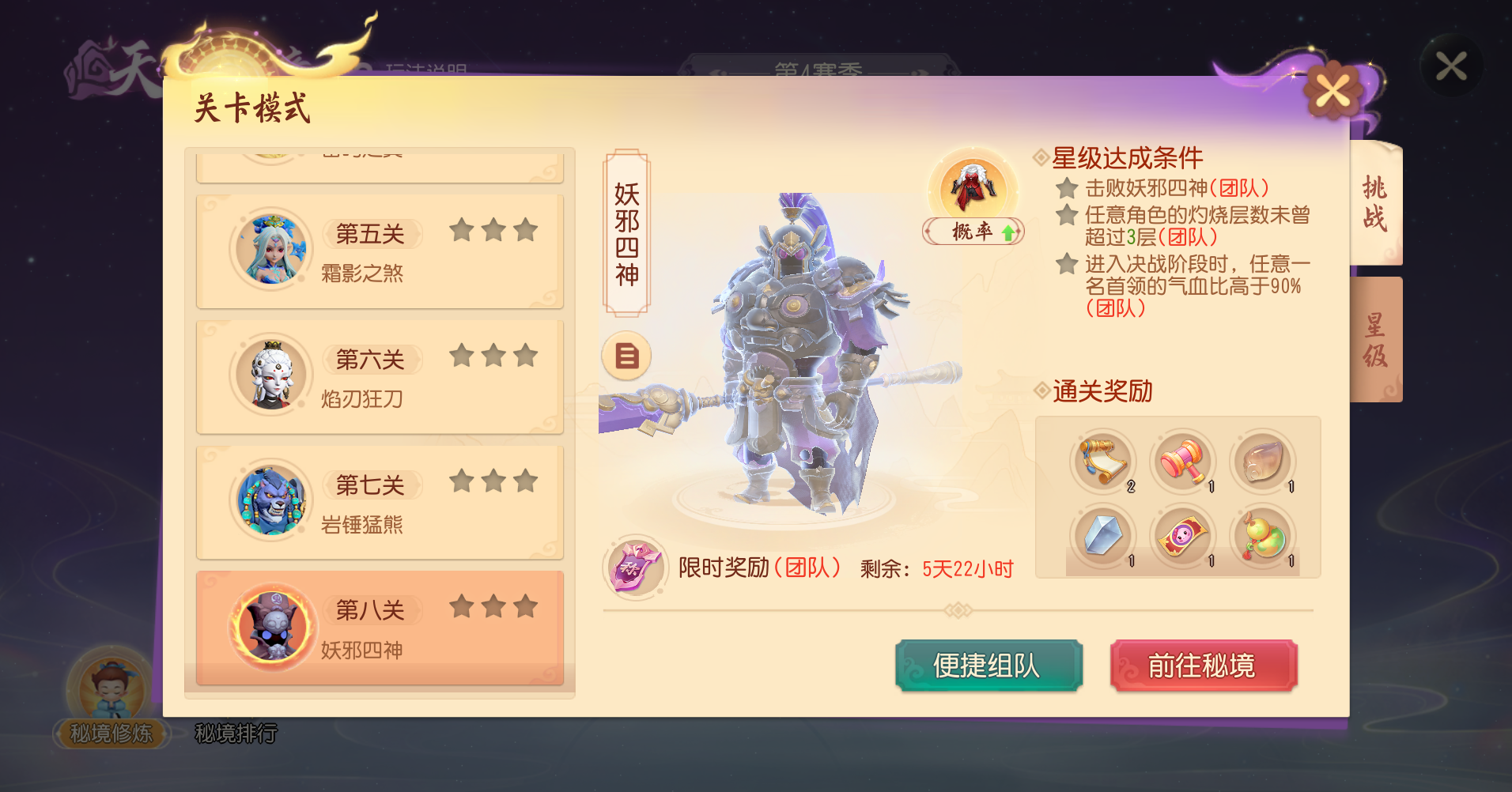Viewport: 1512px width, 792px height.
Task: Open 玩法说明 instructions
Action: pos(427,67)
